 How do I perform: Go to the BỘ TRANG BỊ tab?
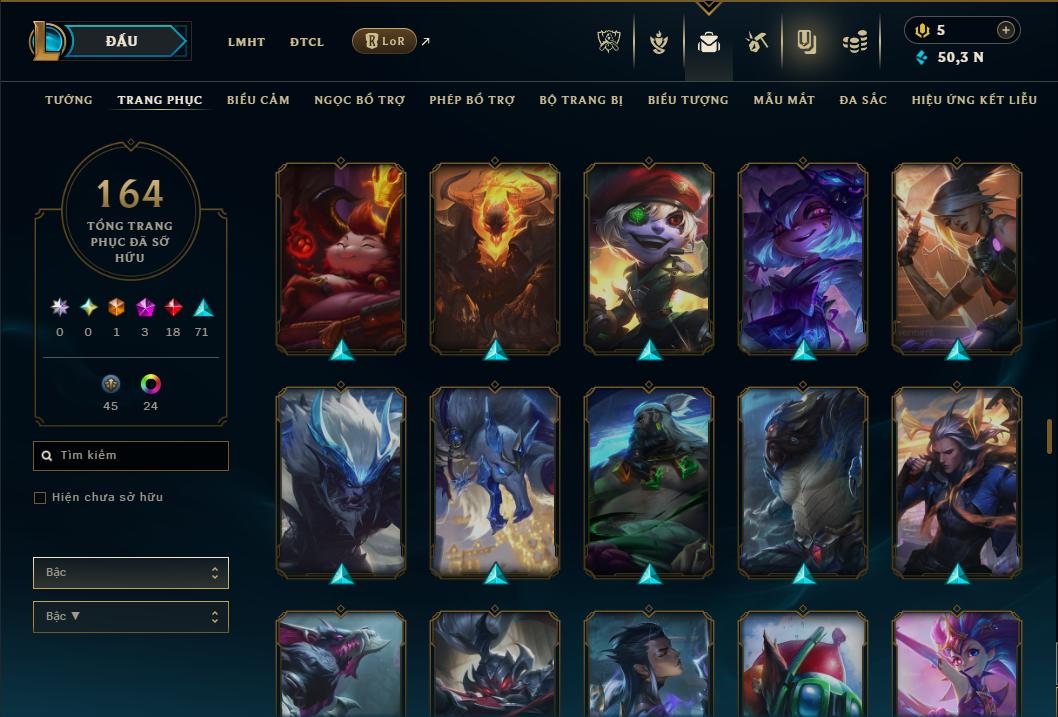click(x=581, y=100)
